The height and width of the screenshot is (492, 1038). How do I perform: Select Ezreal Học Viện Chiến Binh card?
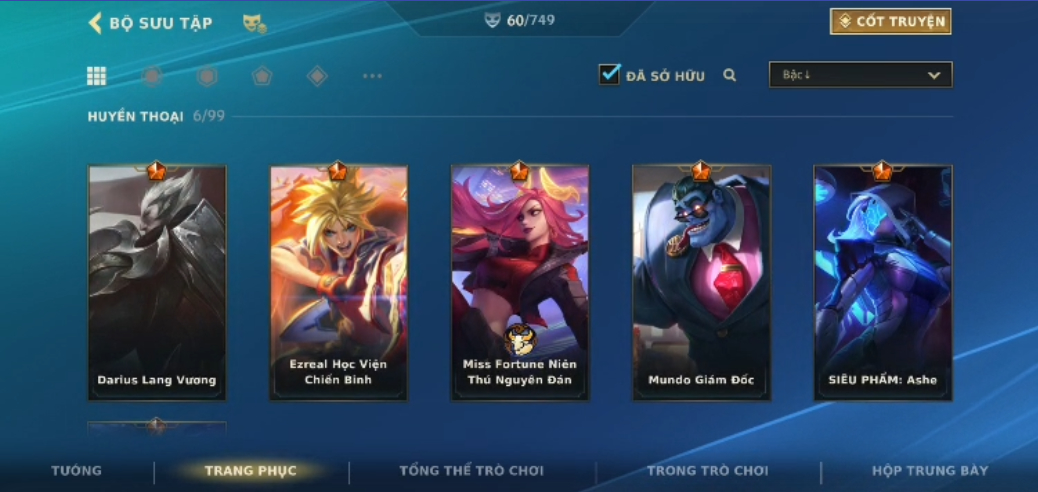point(338,283)
